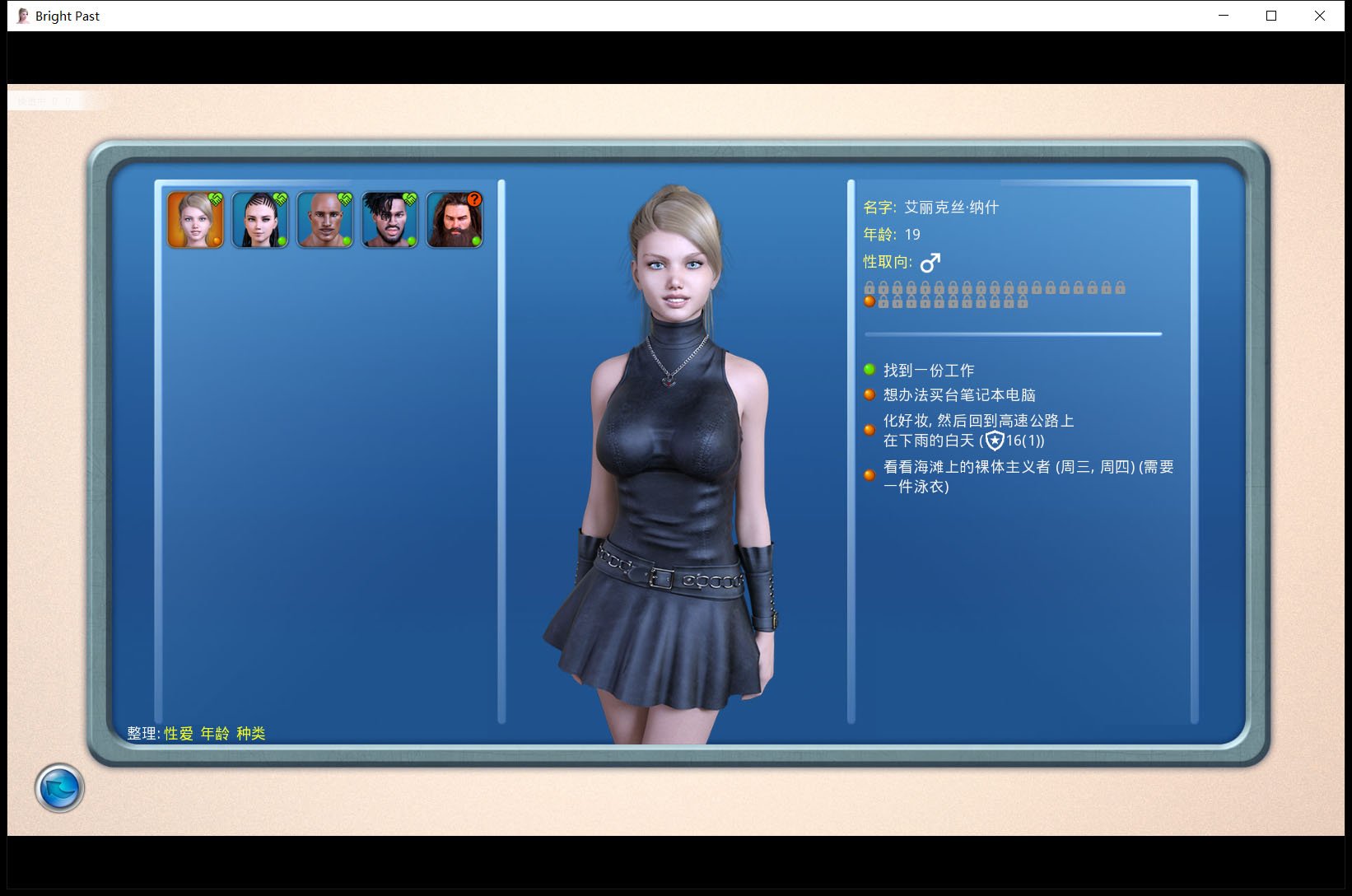Open the braided-hair woman's character profile
Viewport: 1352px width, 896px height.
[260, 218]
